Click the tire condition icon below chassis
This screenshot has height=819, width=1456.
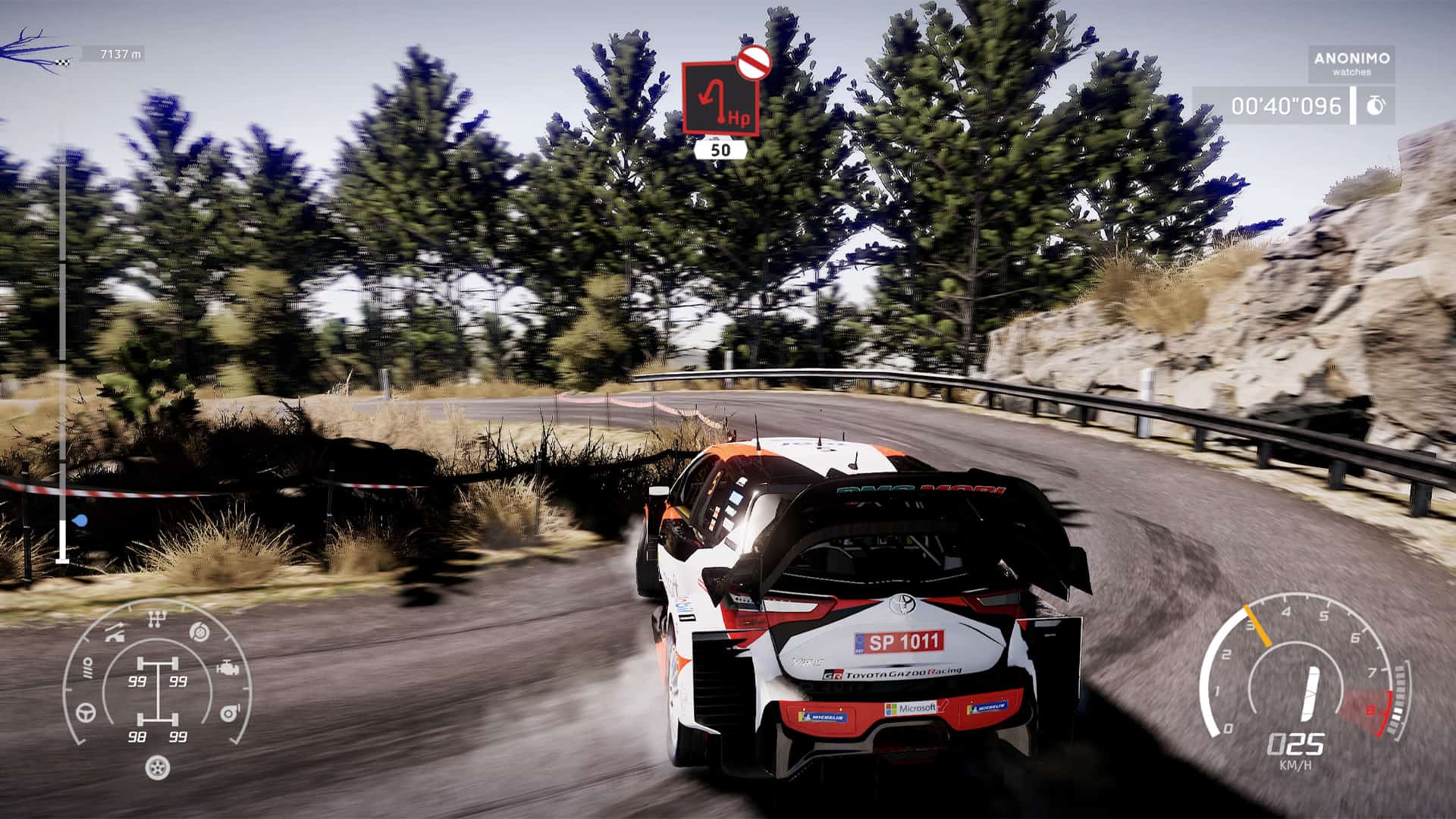(x=156, y=768)
